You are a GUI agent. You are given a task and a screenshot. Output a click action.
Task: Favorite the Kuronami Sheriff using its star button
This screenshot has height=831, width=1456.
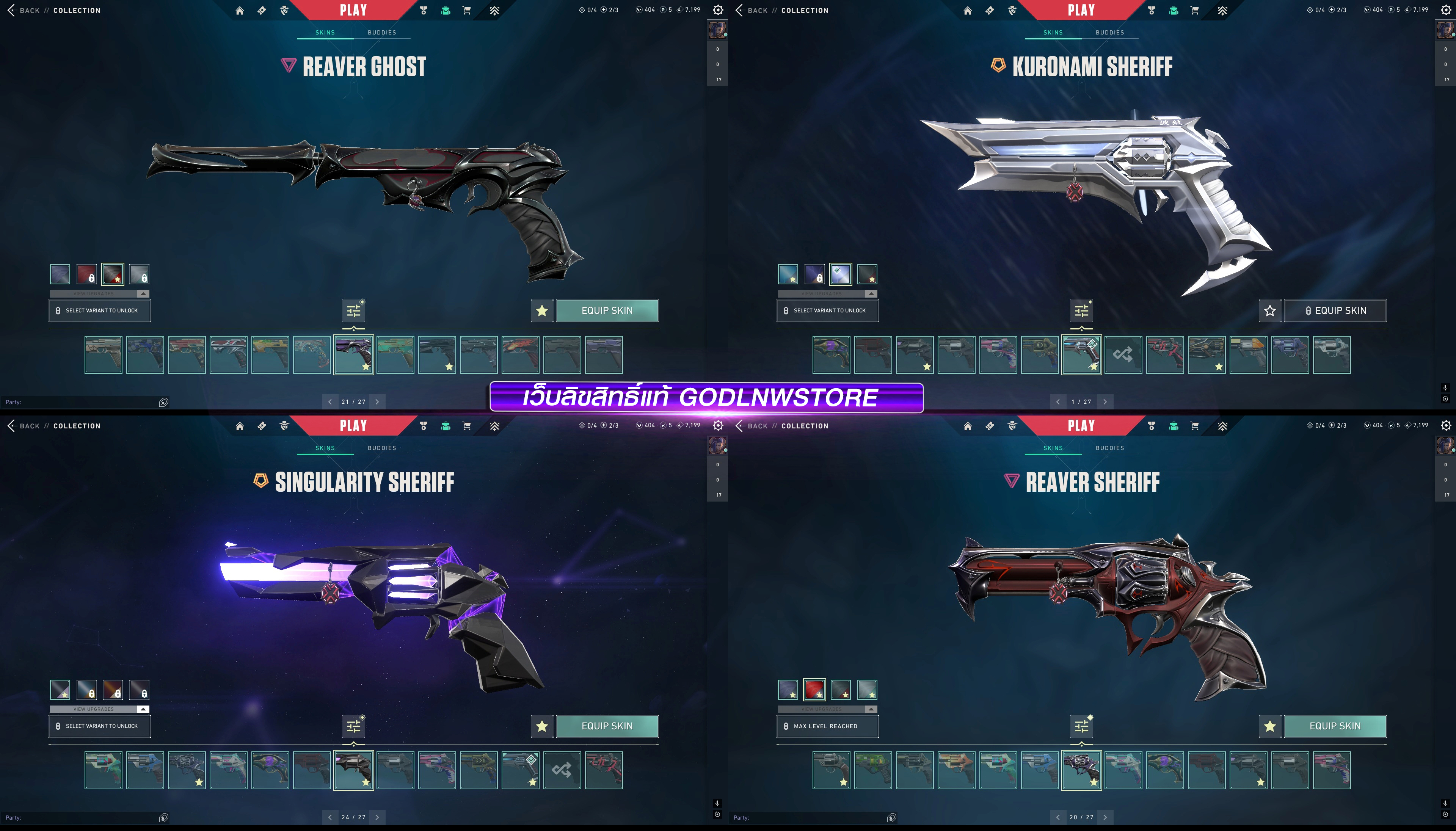1269,310
